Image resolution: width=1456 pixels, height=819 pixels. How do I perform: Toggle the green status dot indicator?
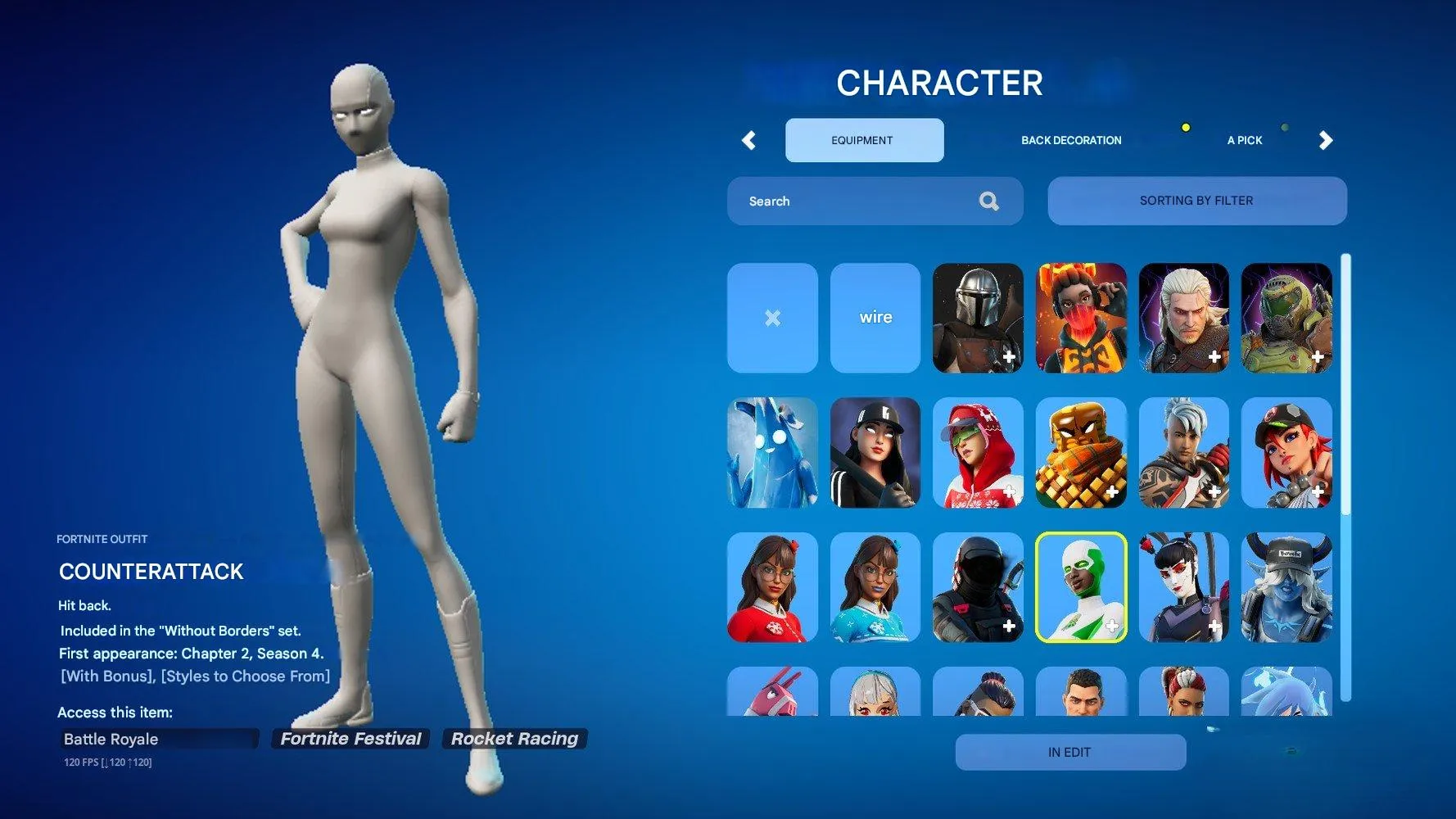pos(1285,128)
